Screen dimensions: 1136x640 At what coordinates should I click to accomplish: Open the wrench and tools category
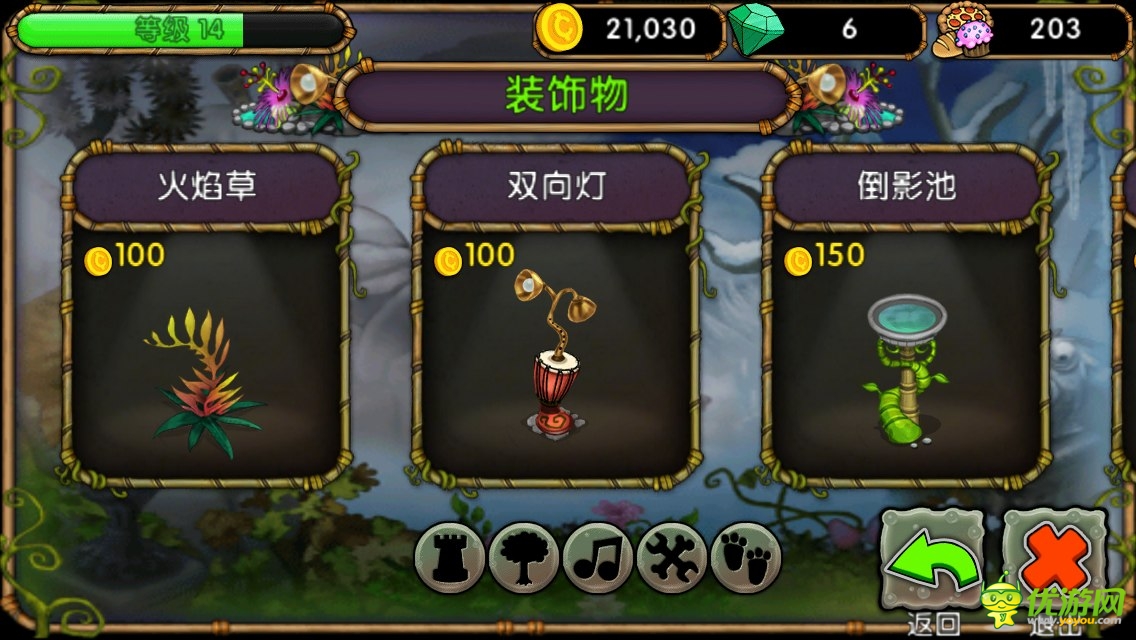click(x=671, y=557)
